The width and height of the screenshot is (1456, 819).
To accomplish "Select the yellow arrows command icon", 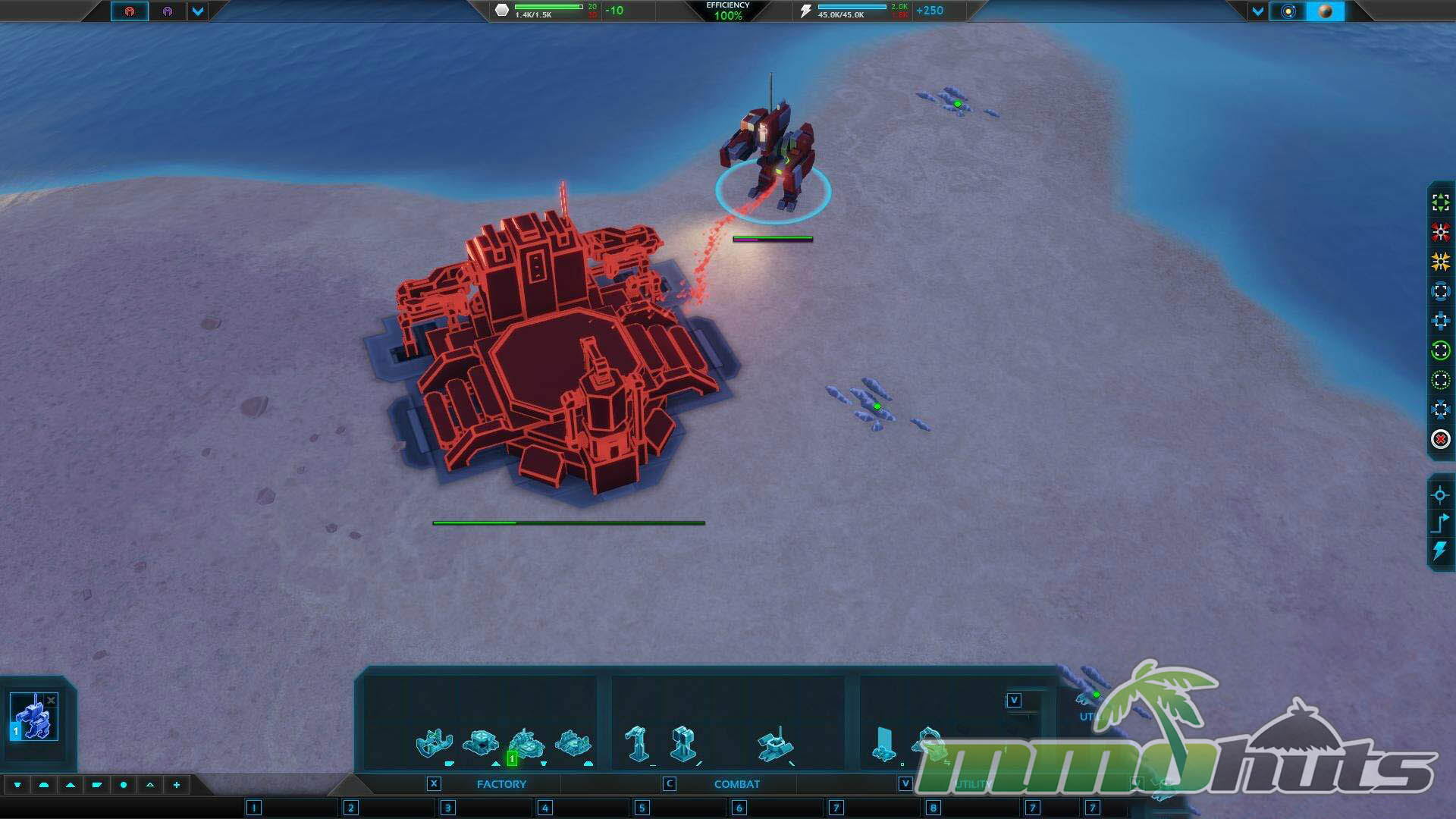I will pos(1441,262).
